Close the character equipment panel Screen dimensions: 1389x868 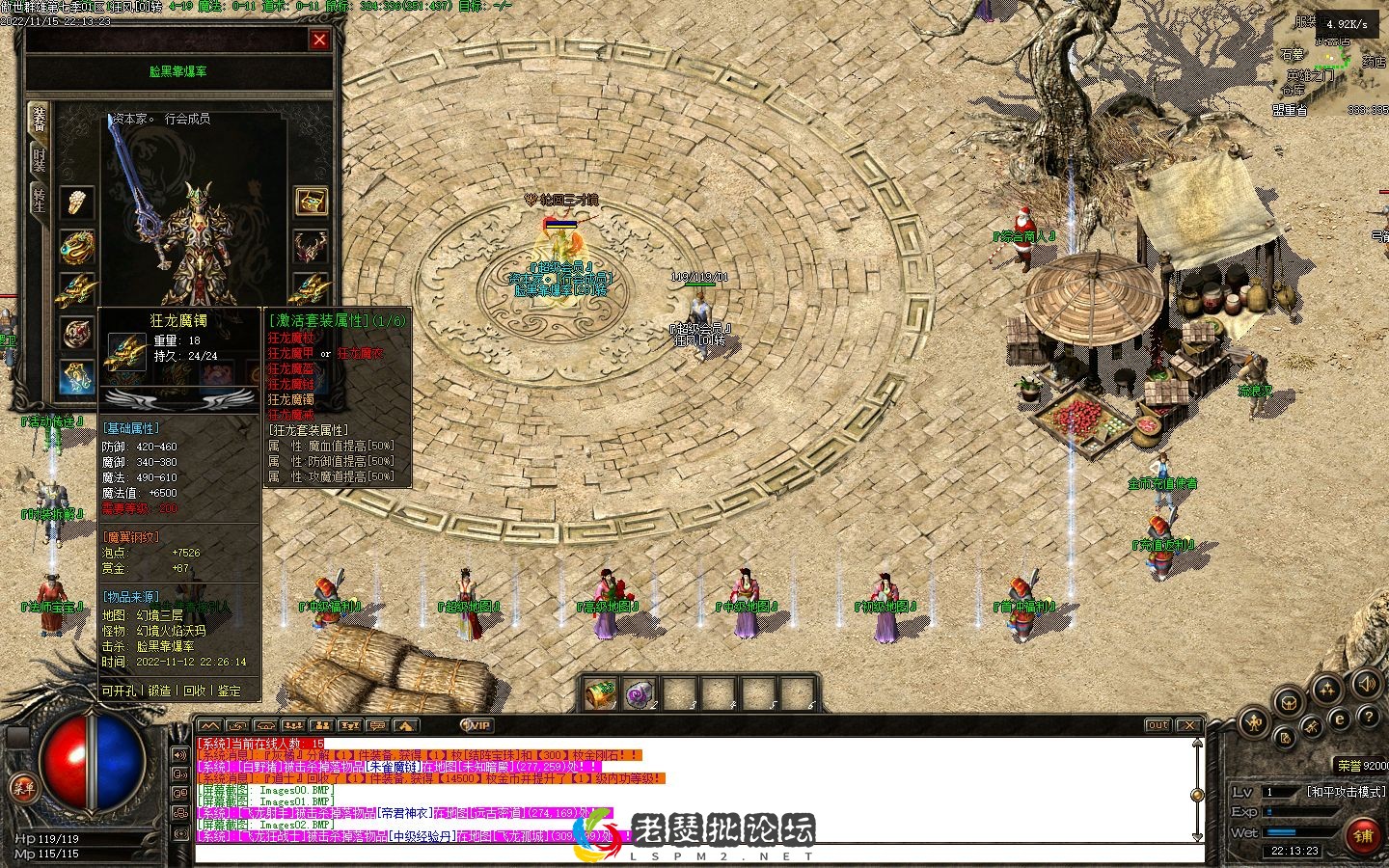(319, 40)
